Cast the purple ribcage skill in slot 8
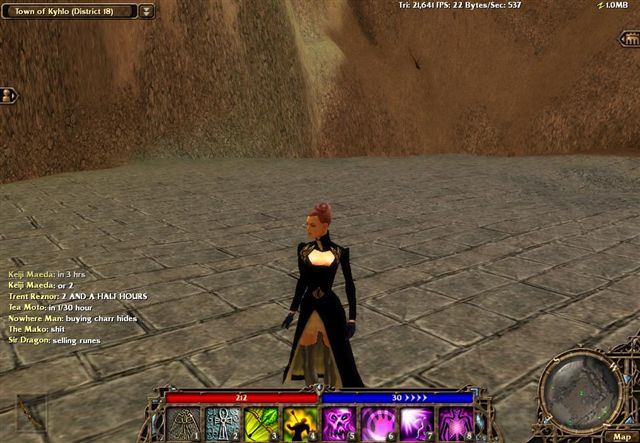This screenshot has width=640, height=443. pyautogui.click(x=456, y=424)
